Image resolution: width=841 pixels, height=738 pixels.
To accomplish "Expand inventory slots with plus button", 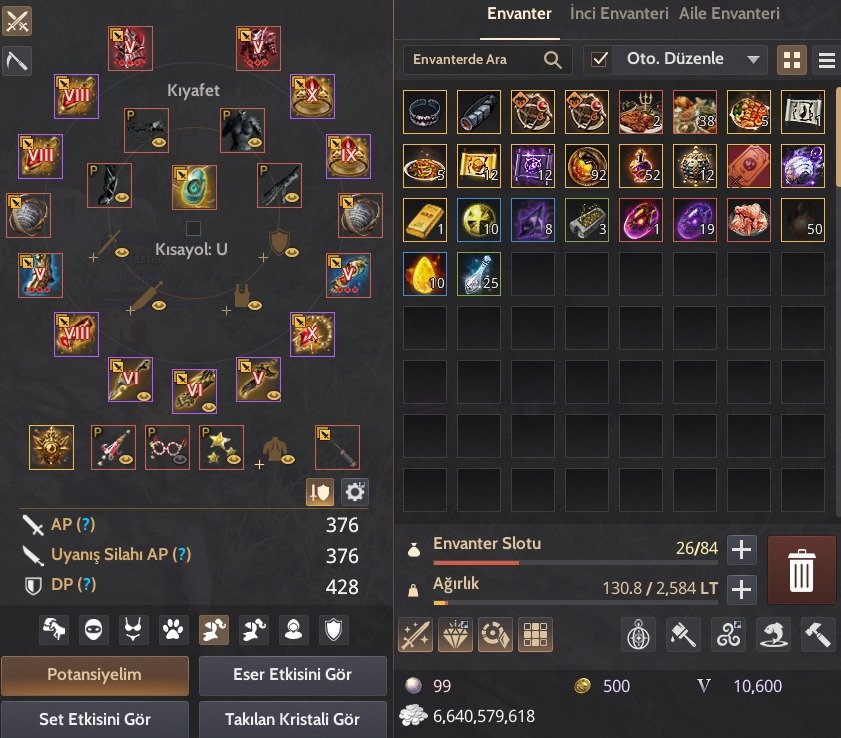I will coord(741,548).
